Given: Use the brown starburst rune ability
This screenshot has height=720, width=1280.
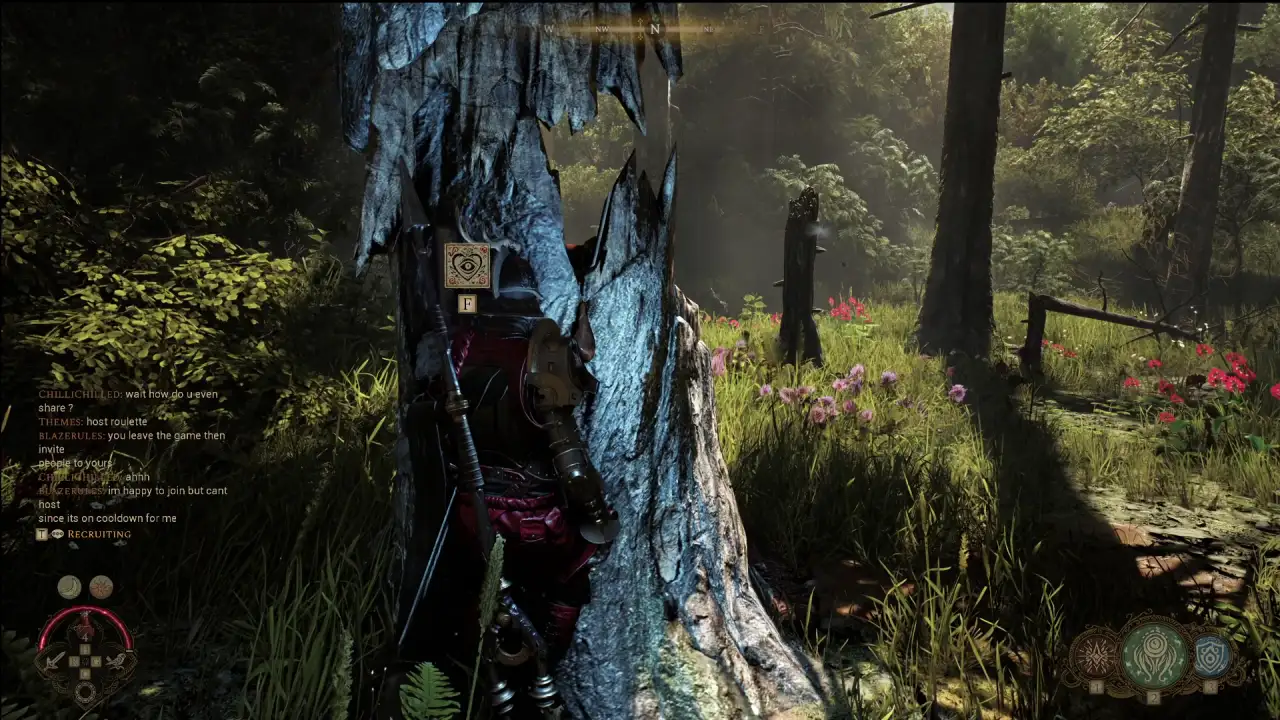Looking at the screenshot, I should [x=1095, y=657].
